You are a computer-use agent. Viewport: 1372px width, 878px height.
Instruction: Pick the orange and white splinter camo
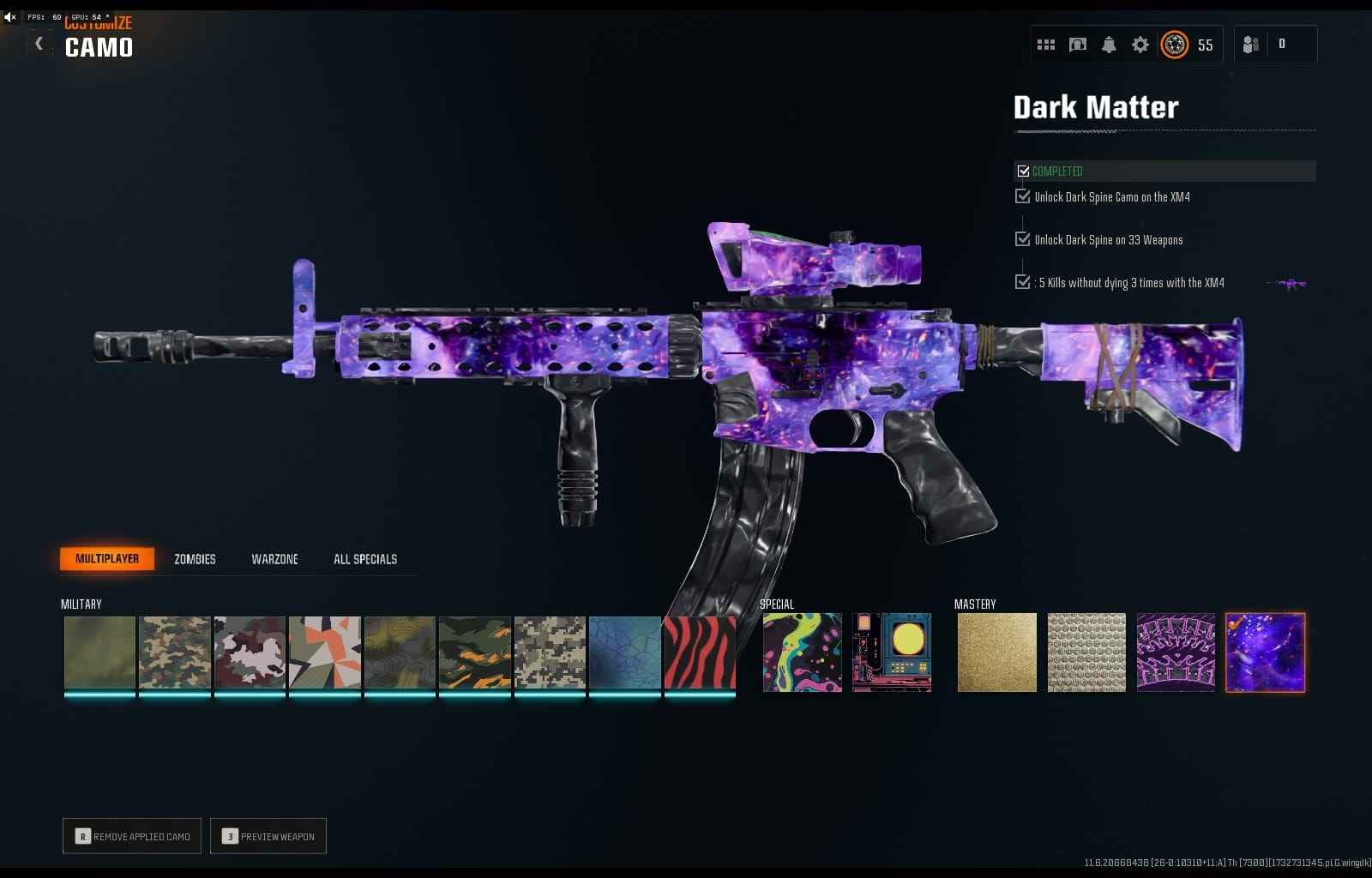tap(325, 652)
